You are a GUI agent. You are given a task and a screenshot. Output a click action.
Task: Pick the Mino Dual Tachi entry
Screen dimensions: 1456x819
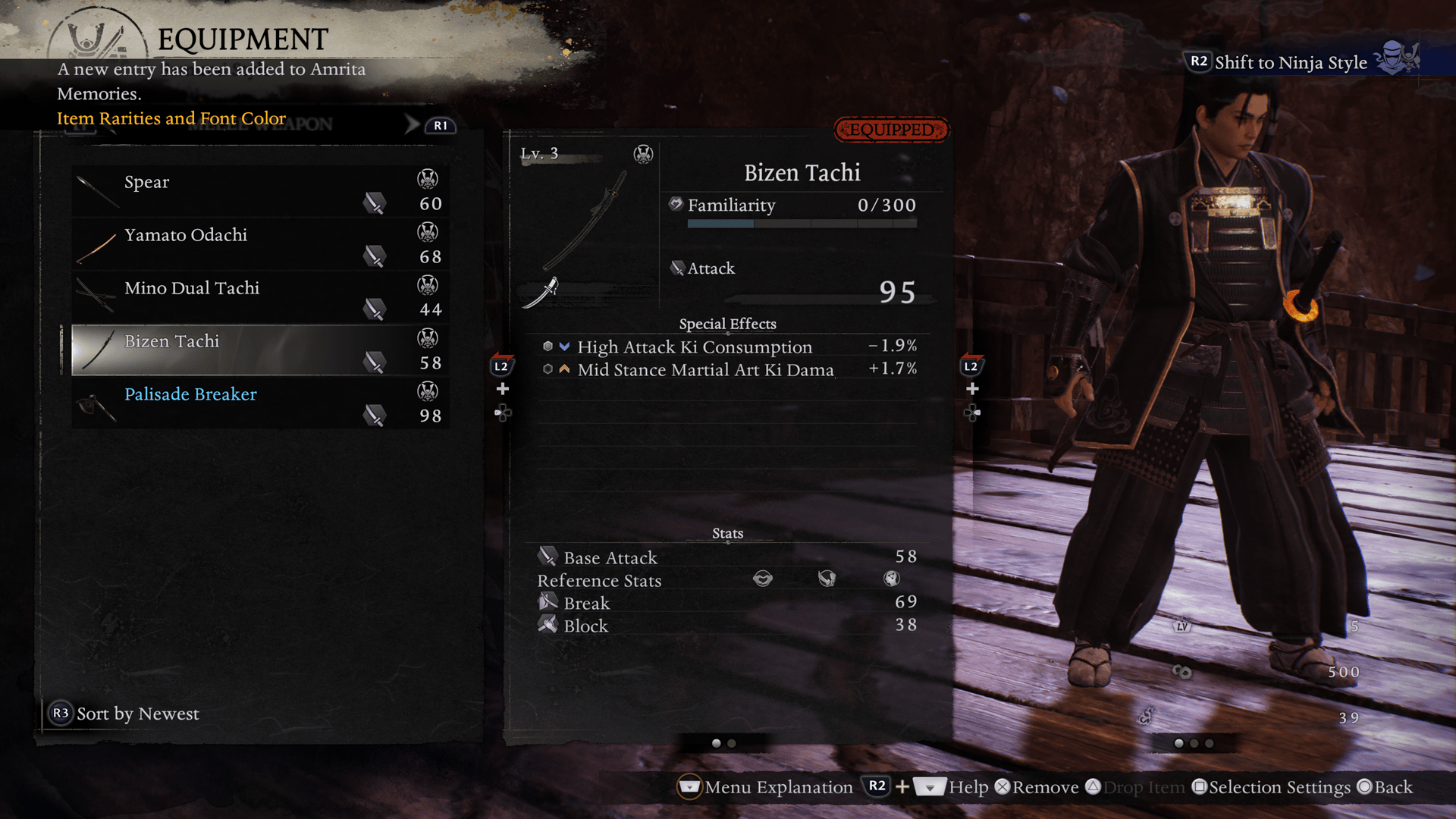point(260,298)
